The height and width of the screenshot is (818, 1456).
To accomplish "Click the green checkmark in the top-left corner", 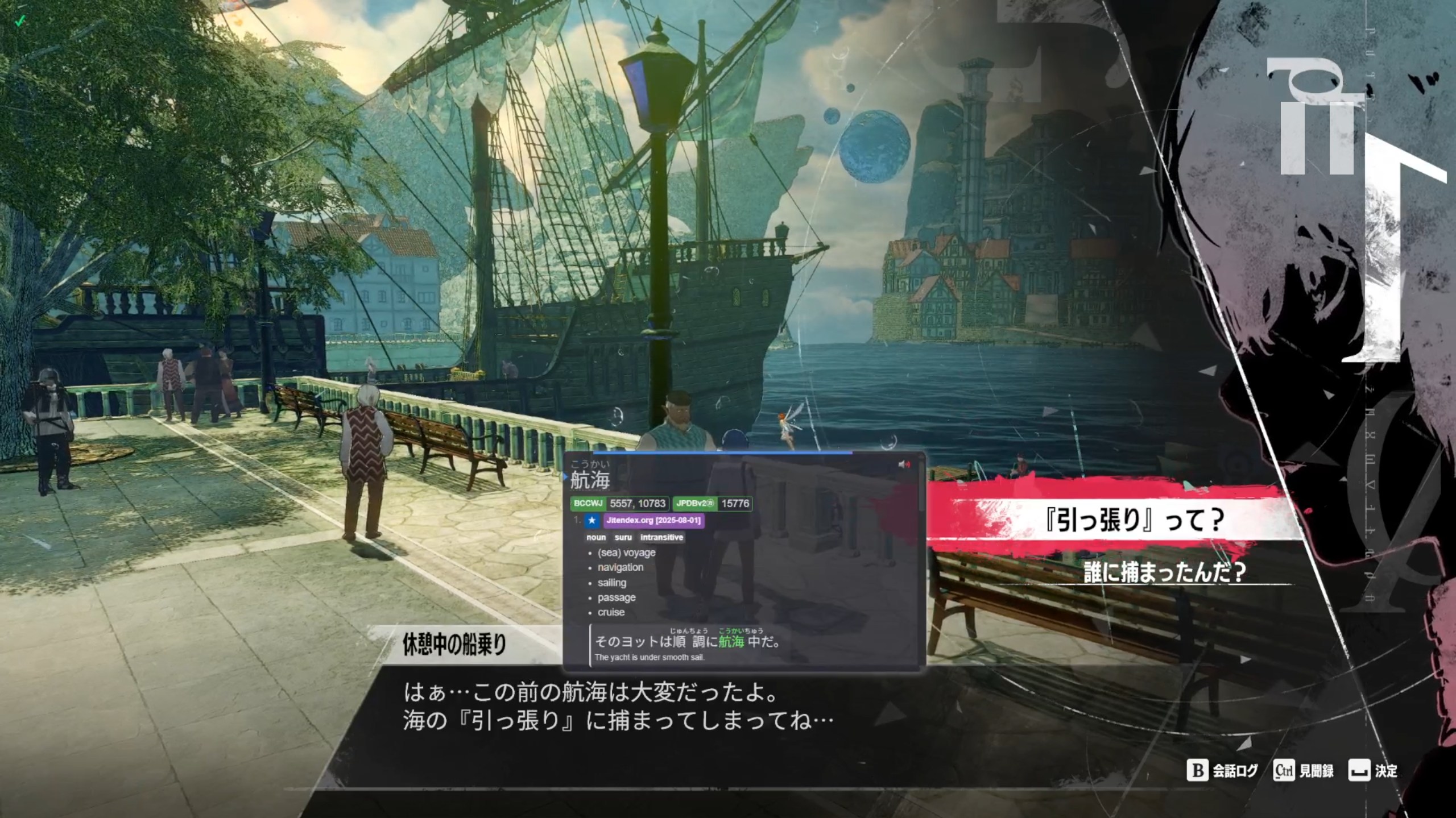I will (20, 20).
